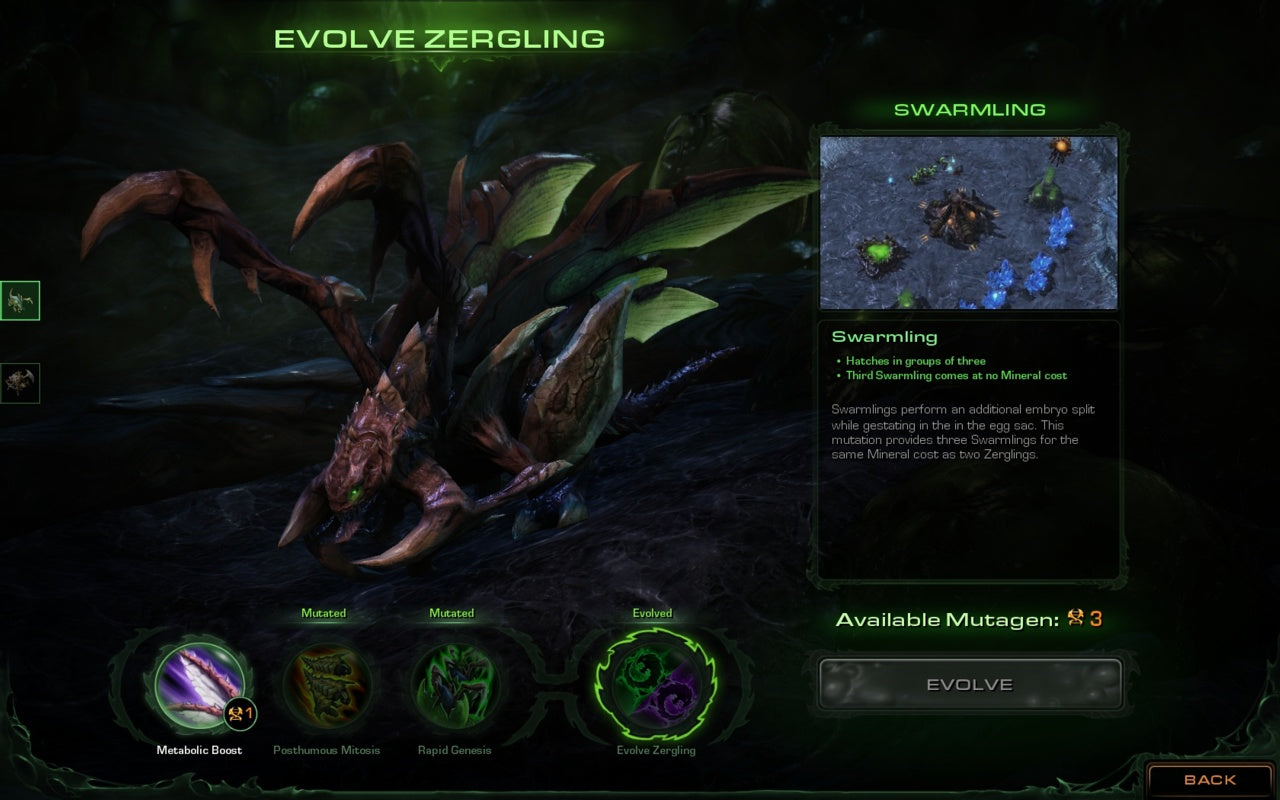The width and height of the screenshot is (1280, 800).
Task: Click the Swarmling description paragraph text
Action: point(962,432)
